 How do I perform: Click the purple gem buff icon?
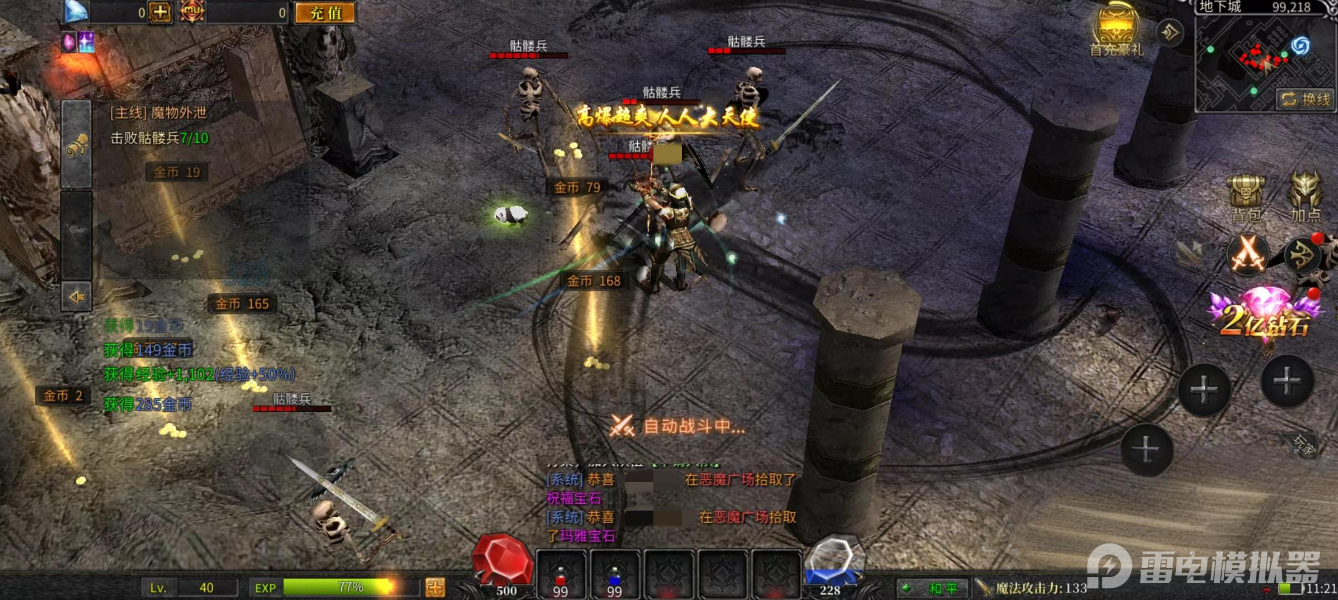(69, 41)
